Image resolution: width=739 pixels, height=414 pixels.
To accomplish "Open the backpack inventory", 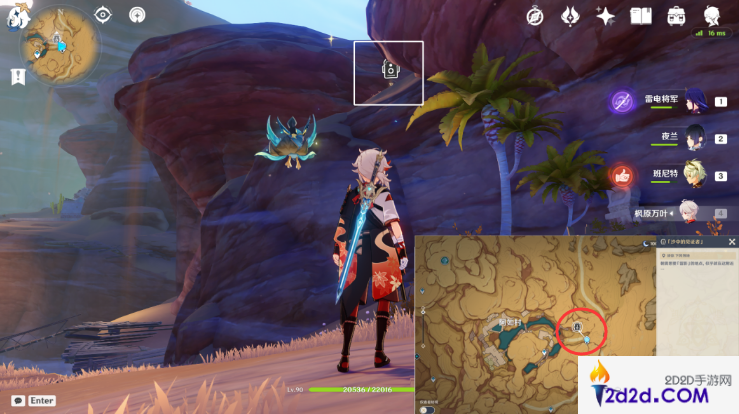I will point(676,15).
